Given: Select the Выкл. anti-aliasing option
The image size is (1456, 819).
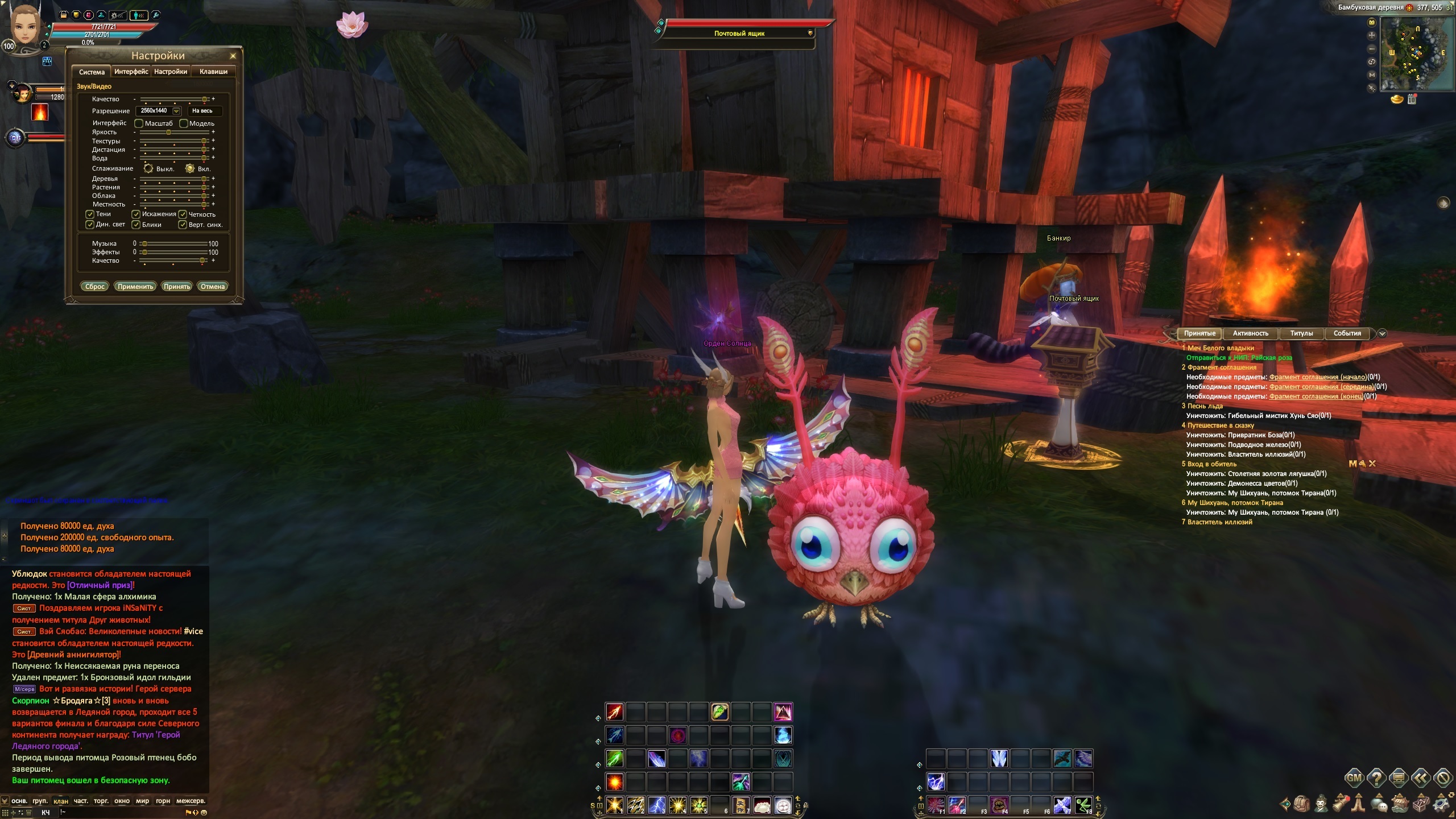Looking at the screenshot, I should [x=148, y=168].
